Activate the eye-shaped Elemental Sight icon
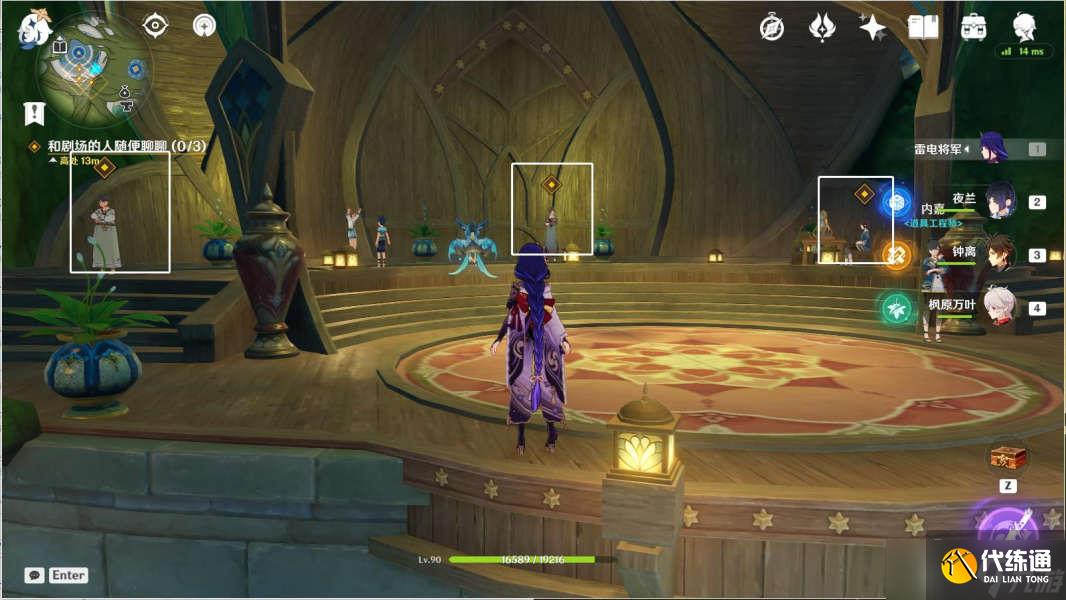This screenshot has width=1066, height=600. (x=155, y=25)
